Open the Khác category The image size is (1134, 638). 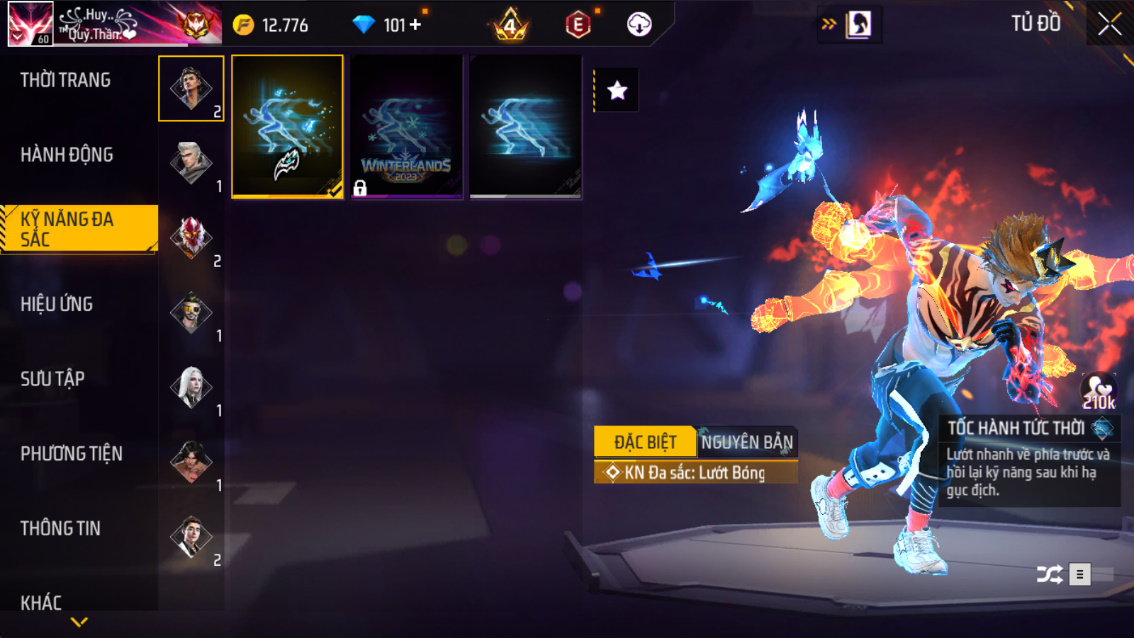coord(42,602)
